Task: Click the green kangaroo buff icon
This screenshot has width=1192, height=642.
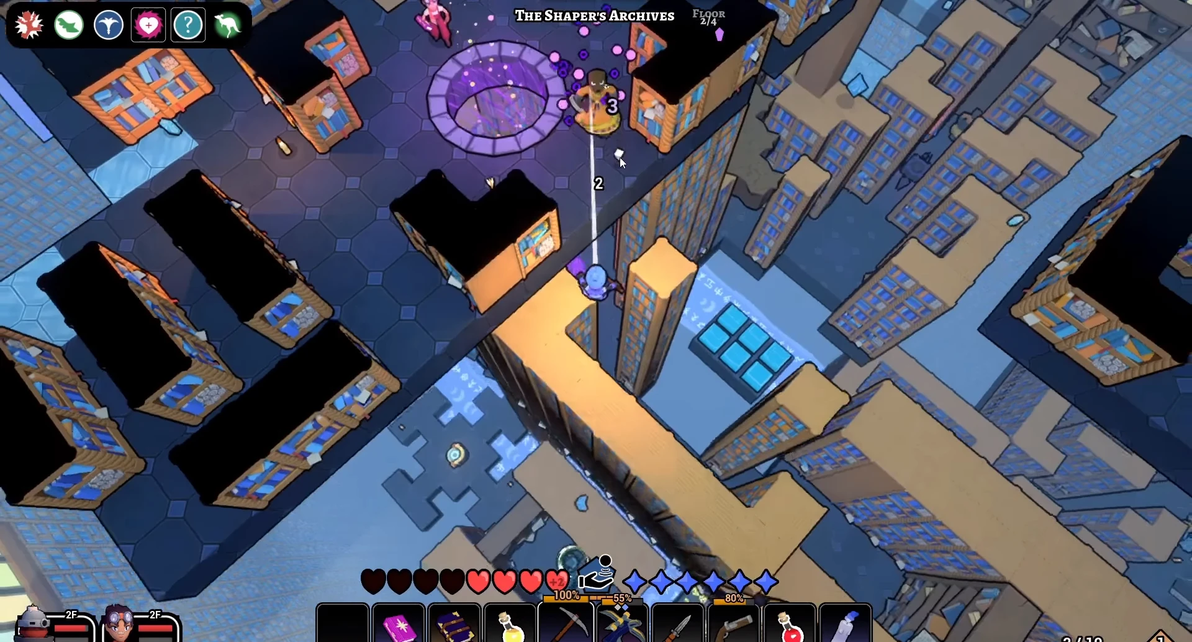Action: (x=228, y=25)
